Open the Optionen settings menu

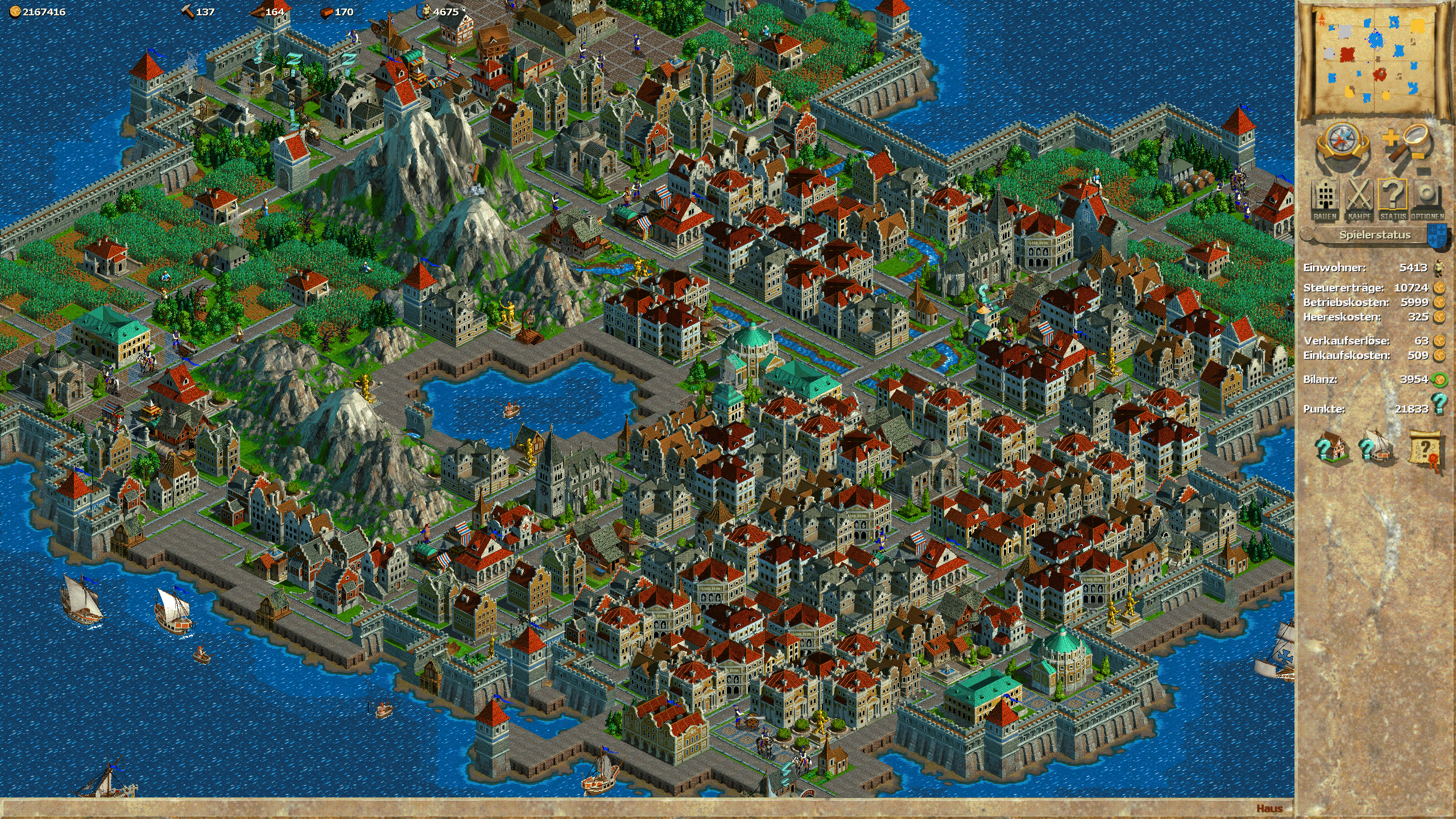(1427, 199)
